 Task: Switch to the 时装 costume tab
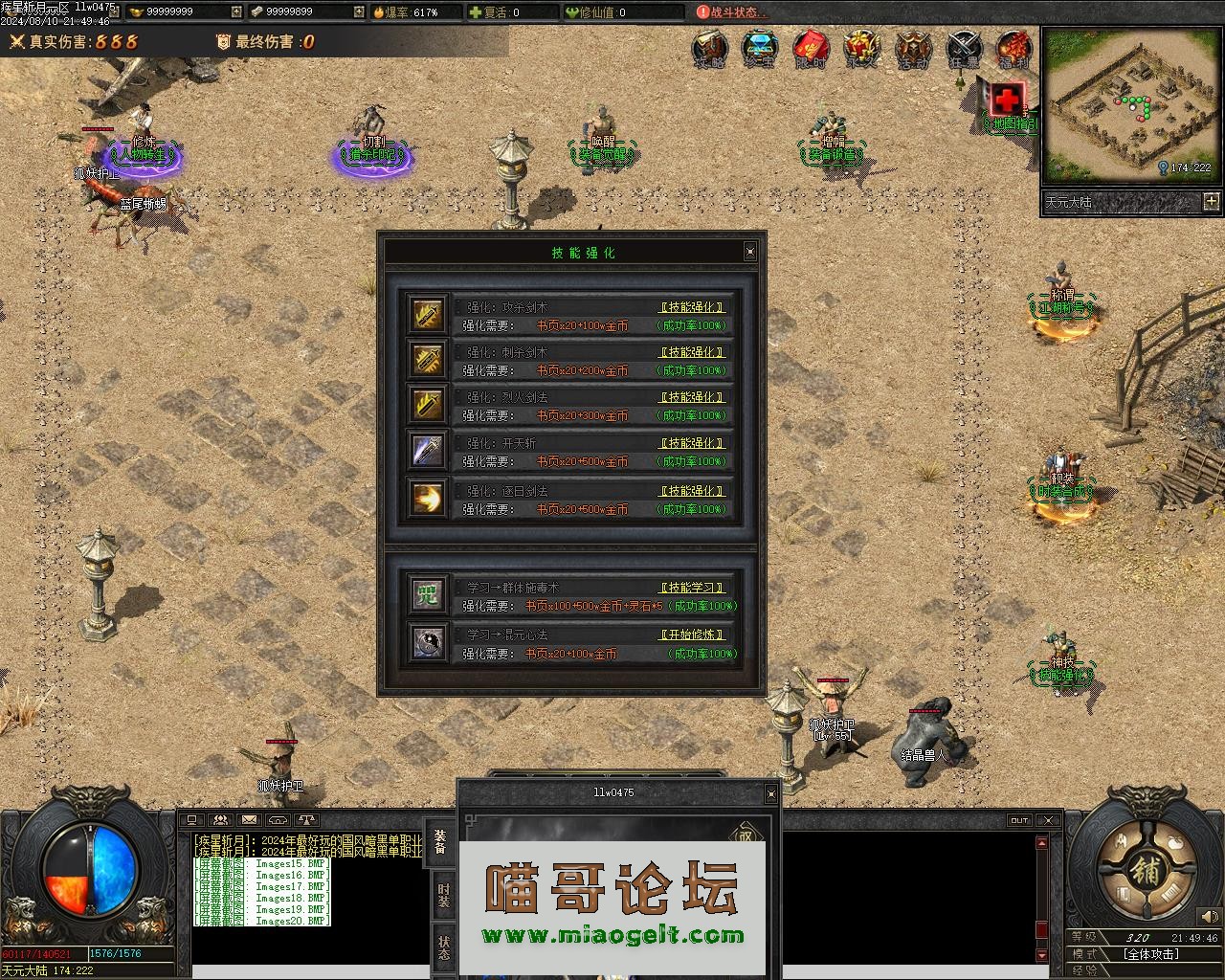point(443,895)
